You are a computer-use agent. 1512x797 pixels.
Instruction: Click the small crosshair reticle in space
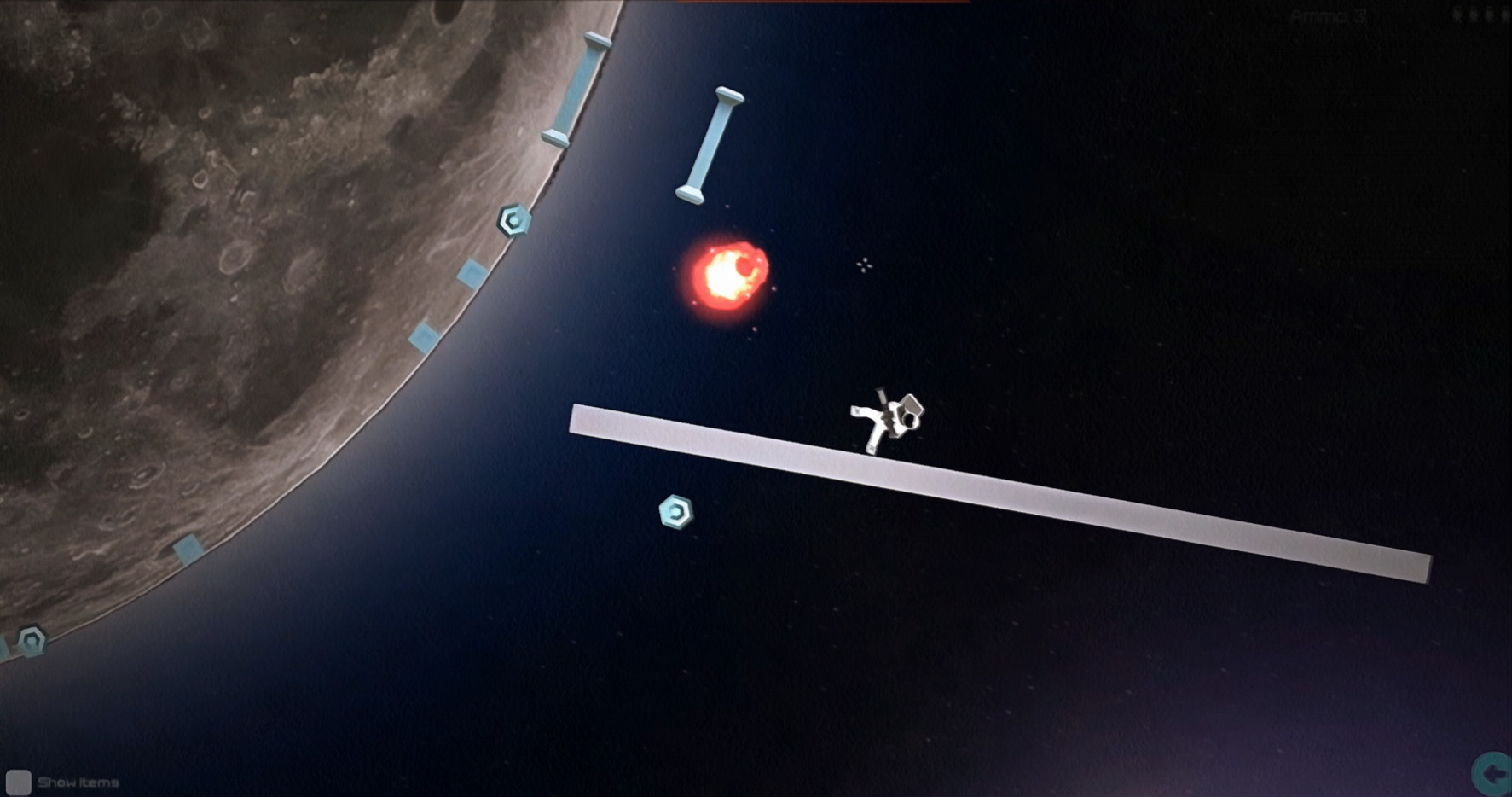[x=865, y=265]
